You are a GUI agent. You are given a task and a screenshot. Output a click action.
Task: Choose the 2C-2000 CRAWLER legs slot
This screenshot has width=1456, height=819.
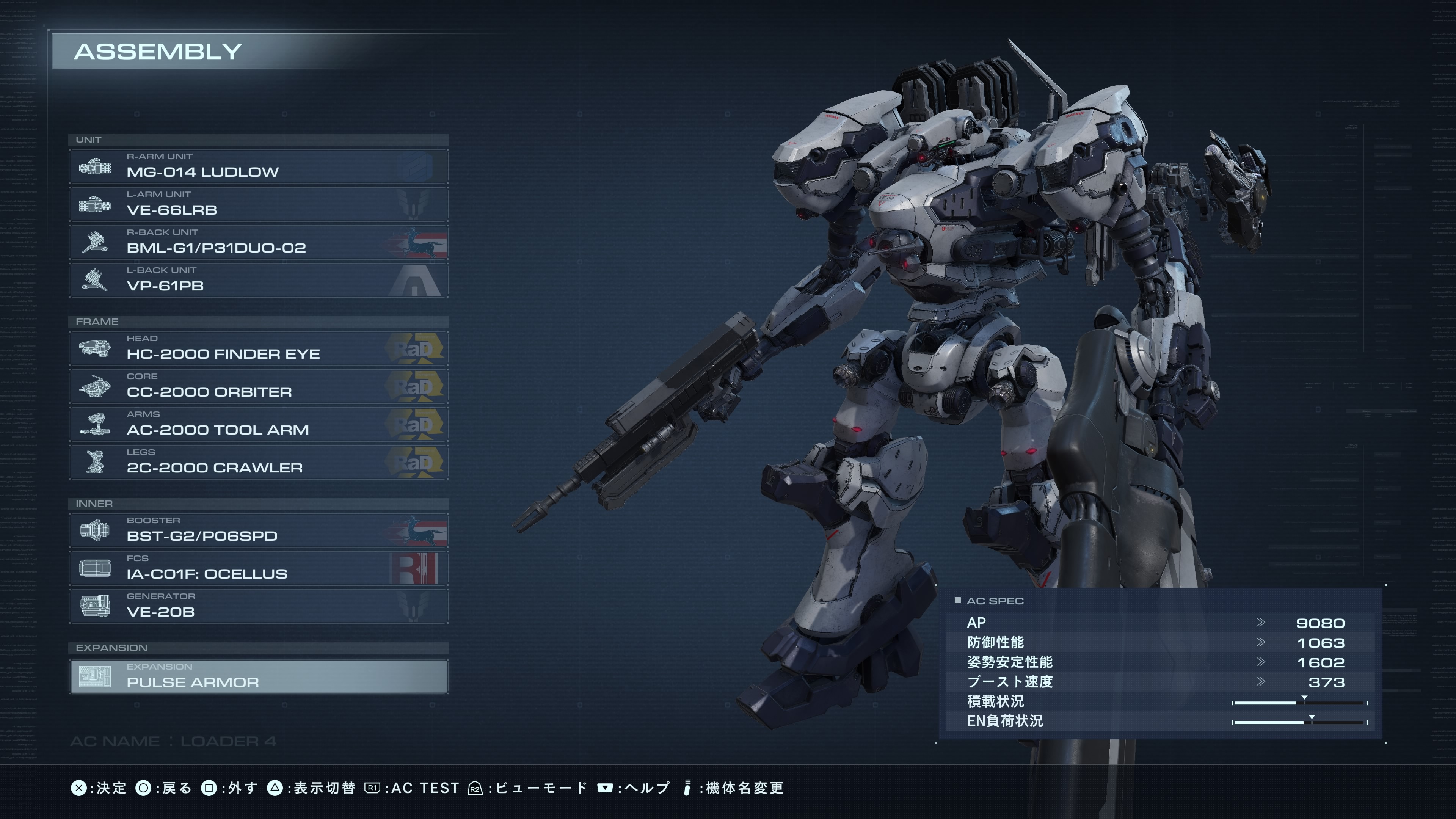[x=258, y=462]
